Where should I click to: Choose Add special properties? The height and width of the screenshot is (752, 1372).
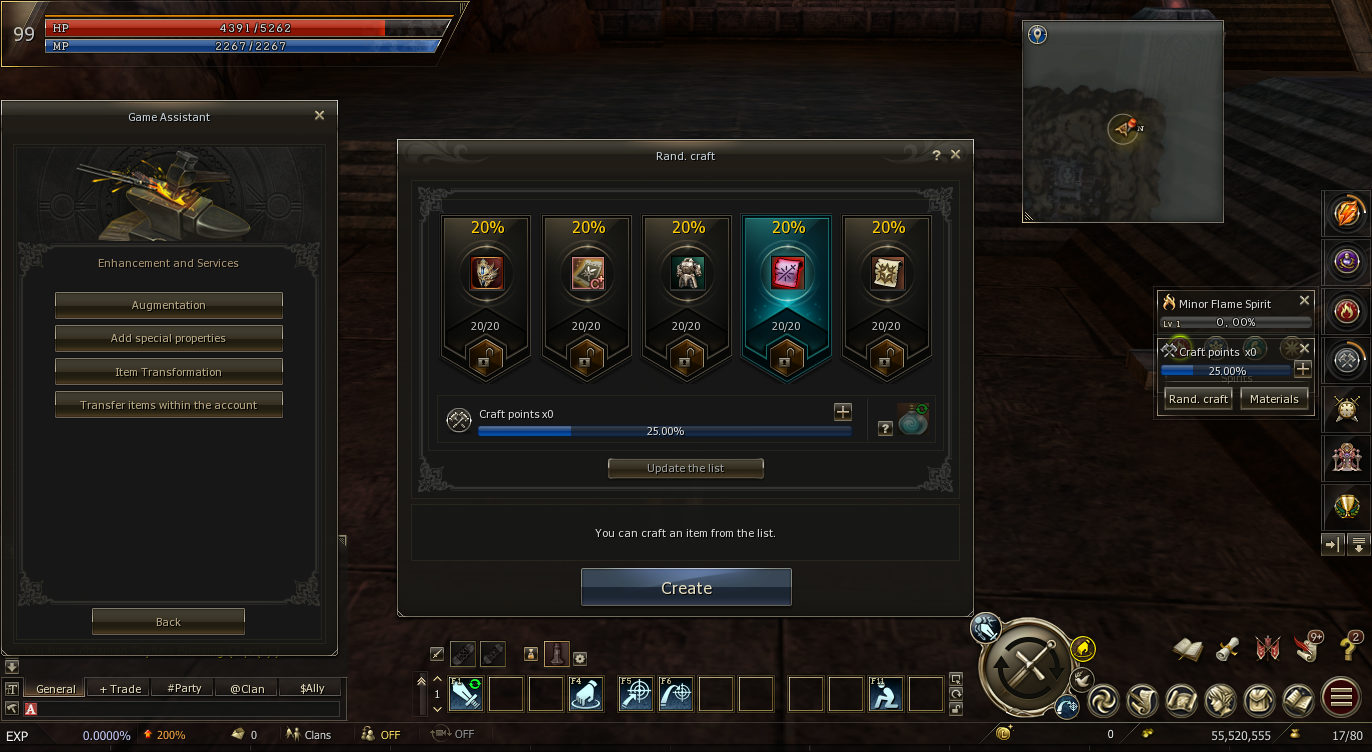point(168,338)
